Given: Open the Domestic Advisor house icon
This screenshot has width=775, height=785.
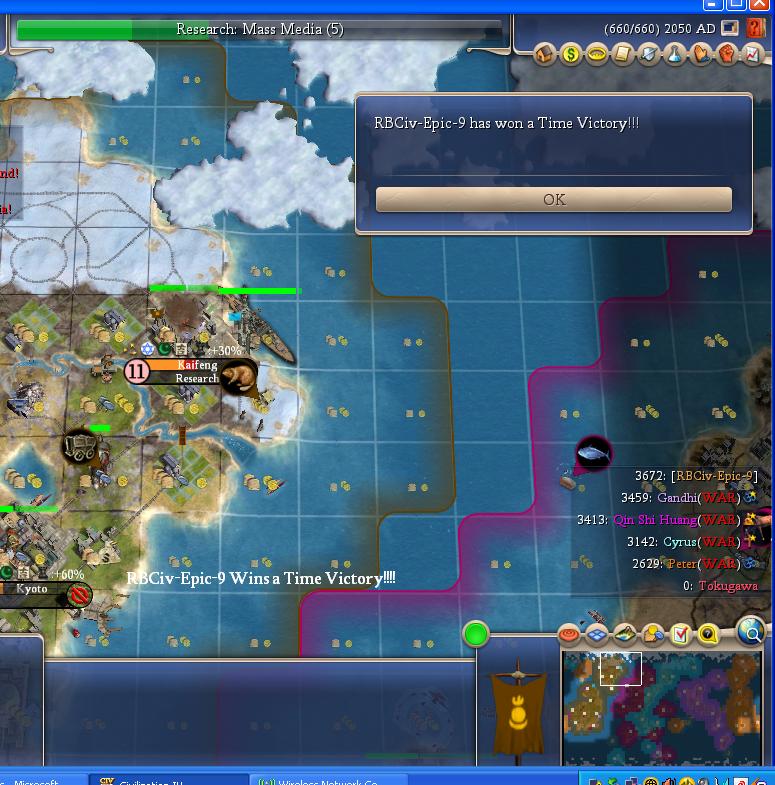Looking at the screenshot, I should (545, 54).
